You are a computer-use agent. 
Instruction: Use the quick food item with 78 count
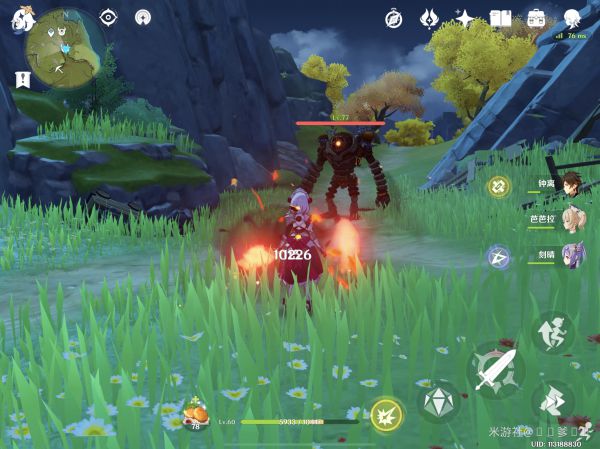pos(192,410)
